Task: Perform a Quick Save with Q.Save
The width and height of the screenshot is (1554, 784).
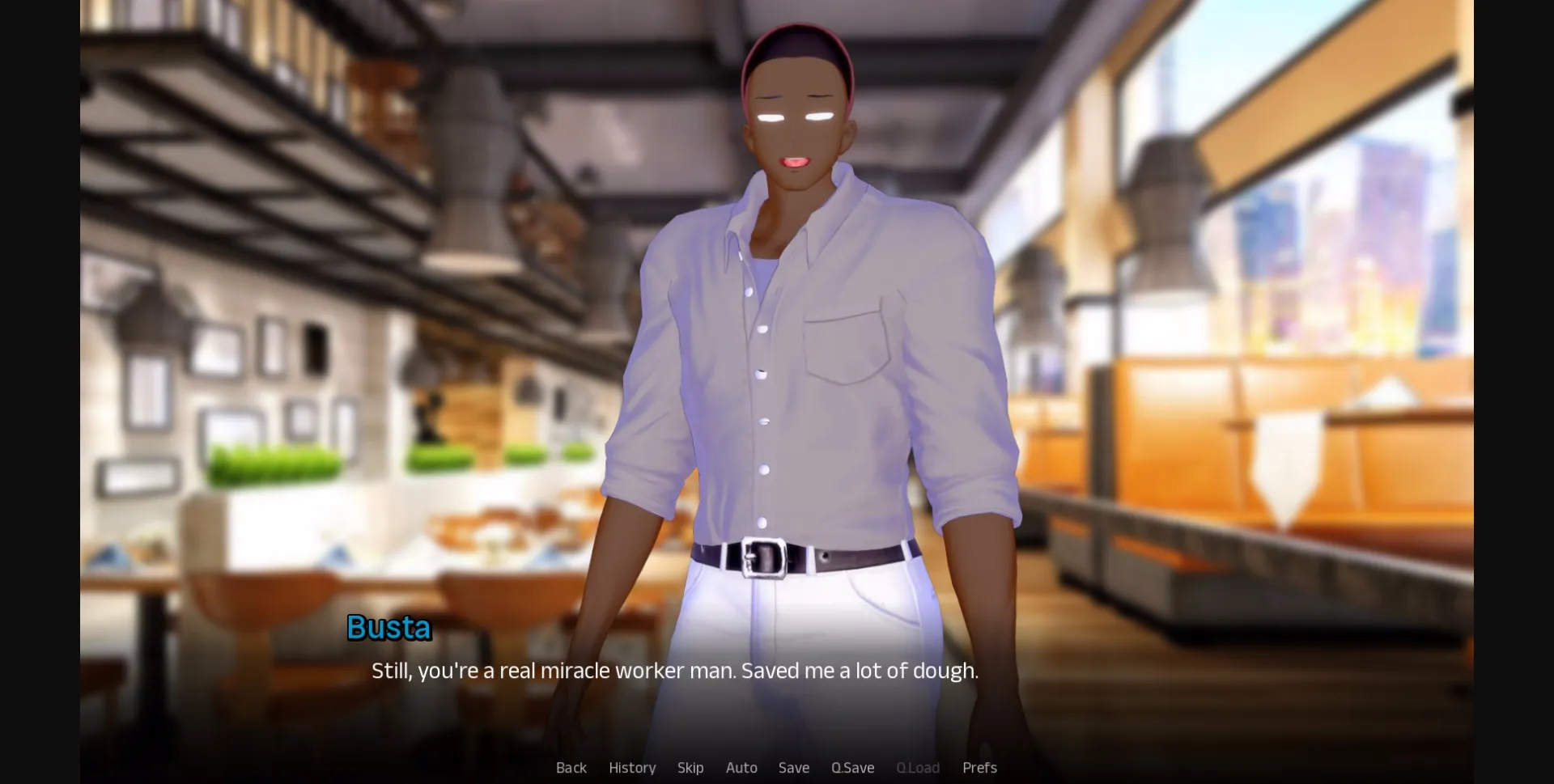Action: [852, 767]
